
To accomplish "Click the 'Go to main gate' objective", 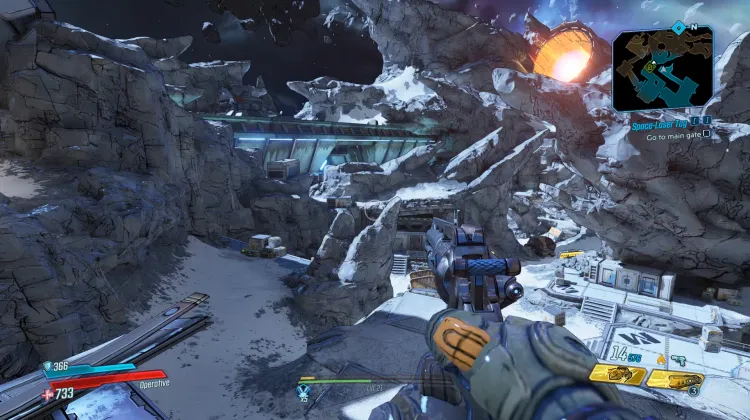I will (673, 136).
